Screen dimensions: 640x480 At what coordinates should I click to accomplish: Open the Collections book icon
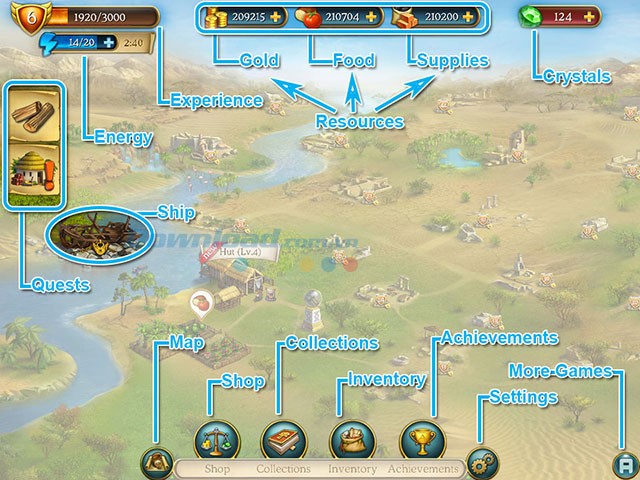pyautogui.click(x=283, y=439)
